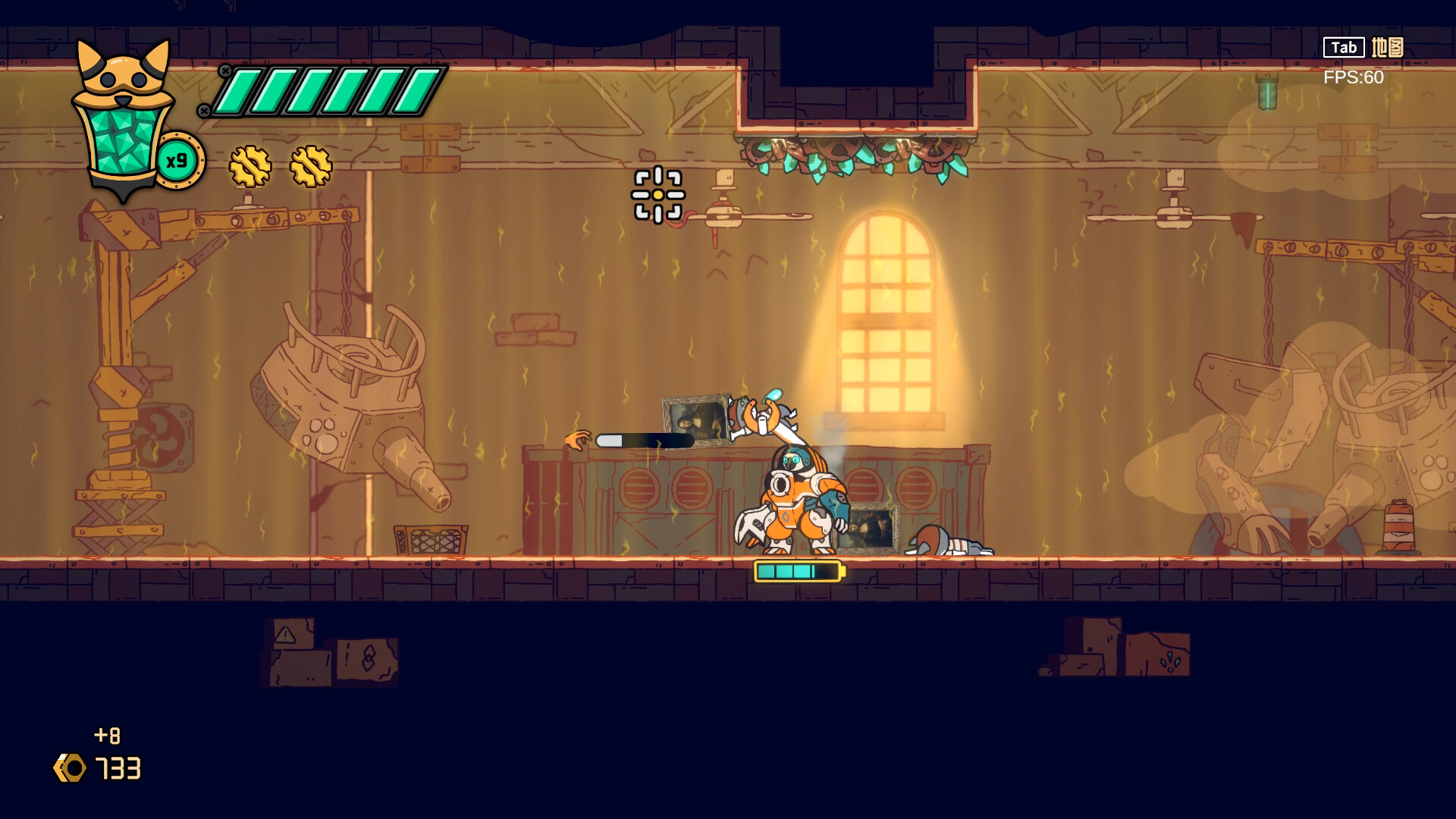Click the cat-head crystal lantern icon
Screen dimensions: 1456x819
coord(123,121)
